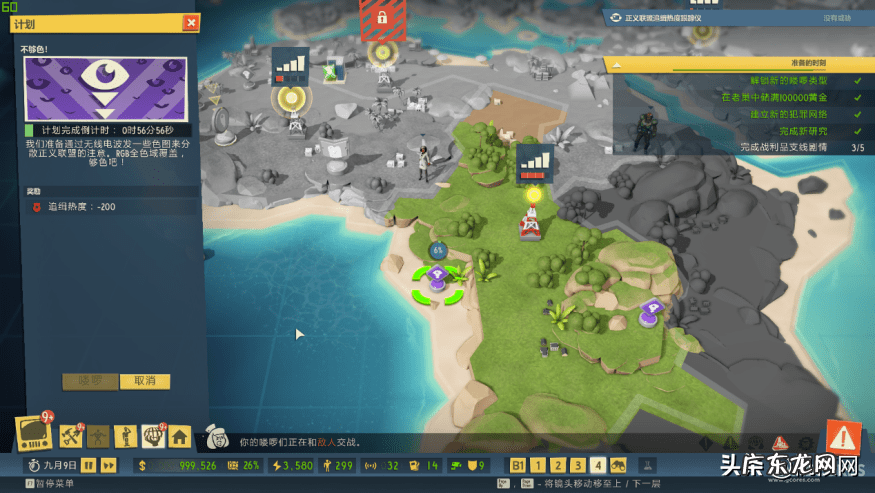Open the 准备好时刻 objectives list header

pyautogui.click(x=738, y=63)
